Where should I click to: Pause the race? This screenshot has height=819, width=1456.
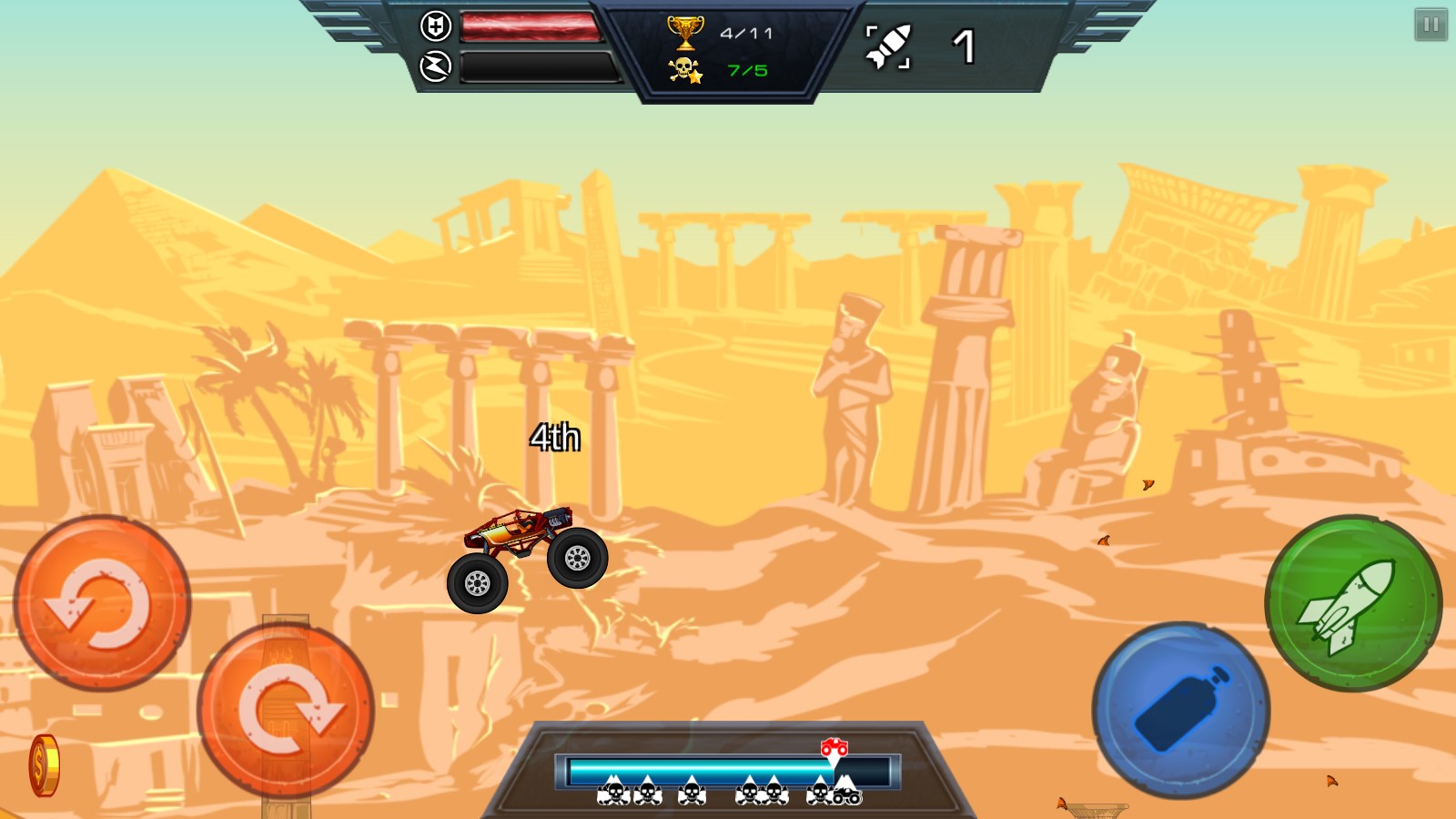(x=1430, y=25)
